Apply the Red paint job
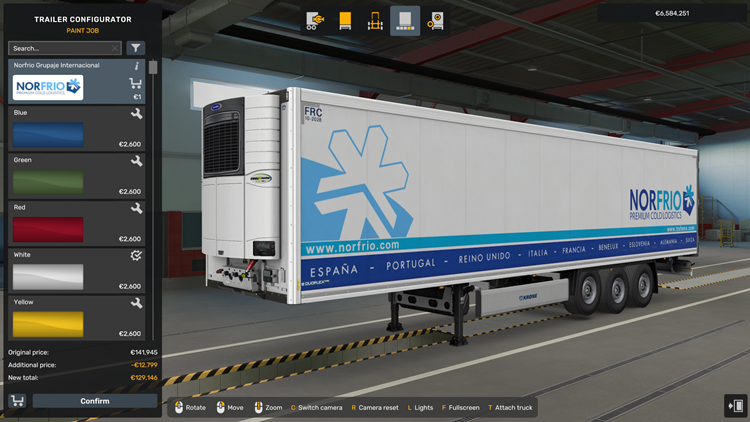Viewport: 750px width, 422px height. (x=48, y=230)
